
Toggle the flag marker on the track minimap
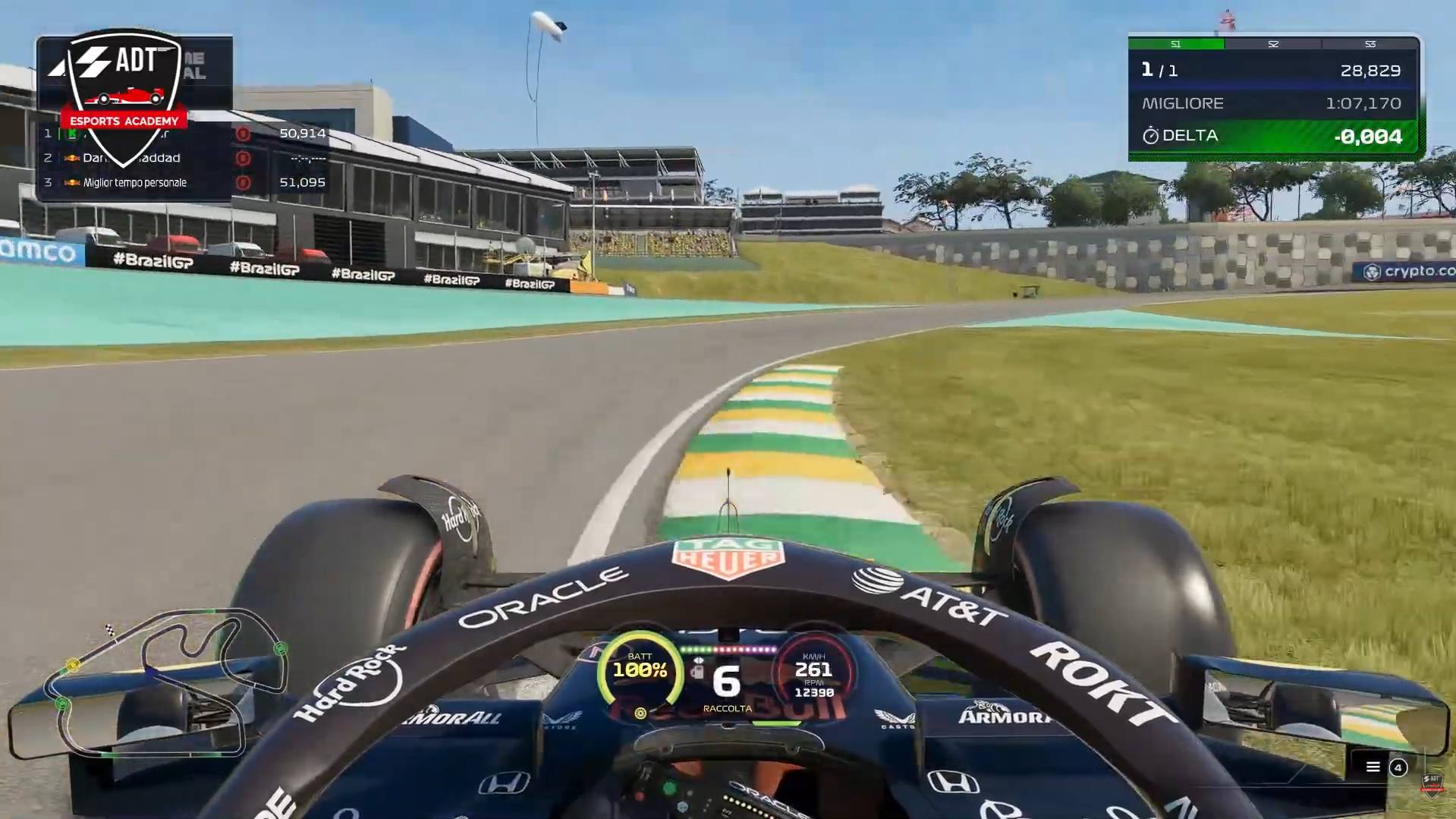pyautogui.click(x=110, y=632)
